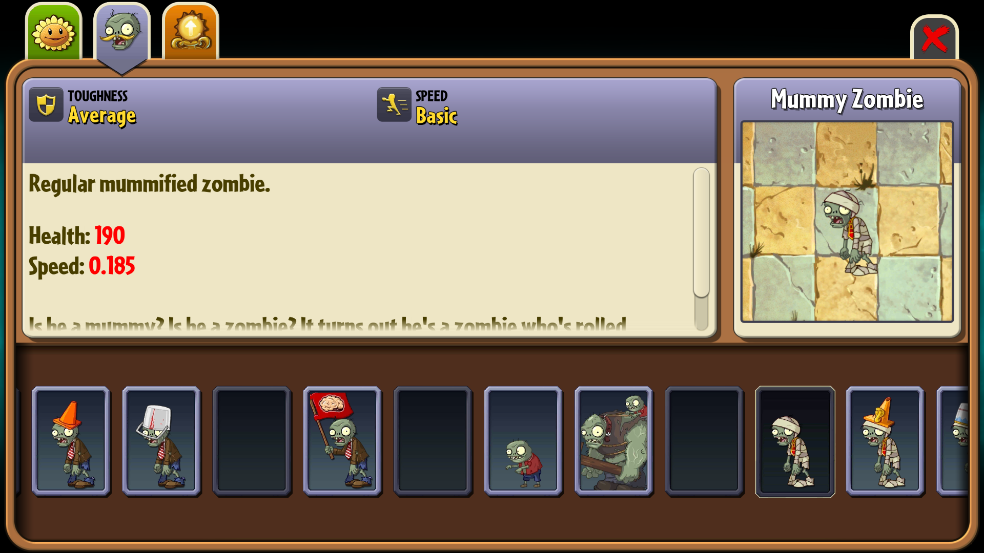
Task: Select the Conehead Zombie card
Action: pyautogui.click(x=70, y=441)
